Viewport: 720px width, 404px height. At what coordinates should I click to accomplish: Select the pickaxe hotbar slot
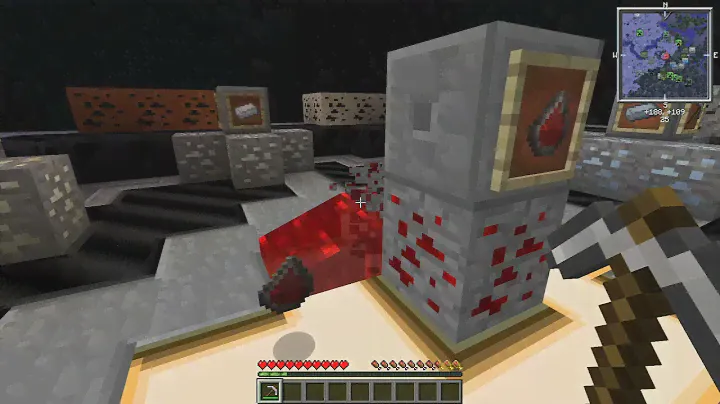[269, 391]
